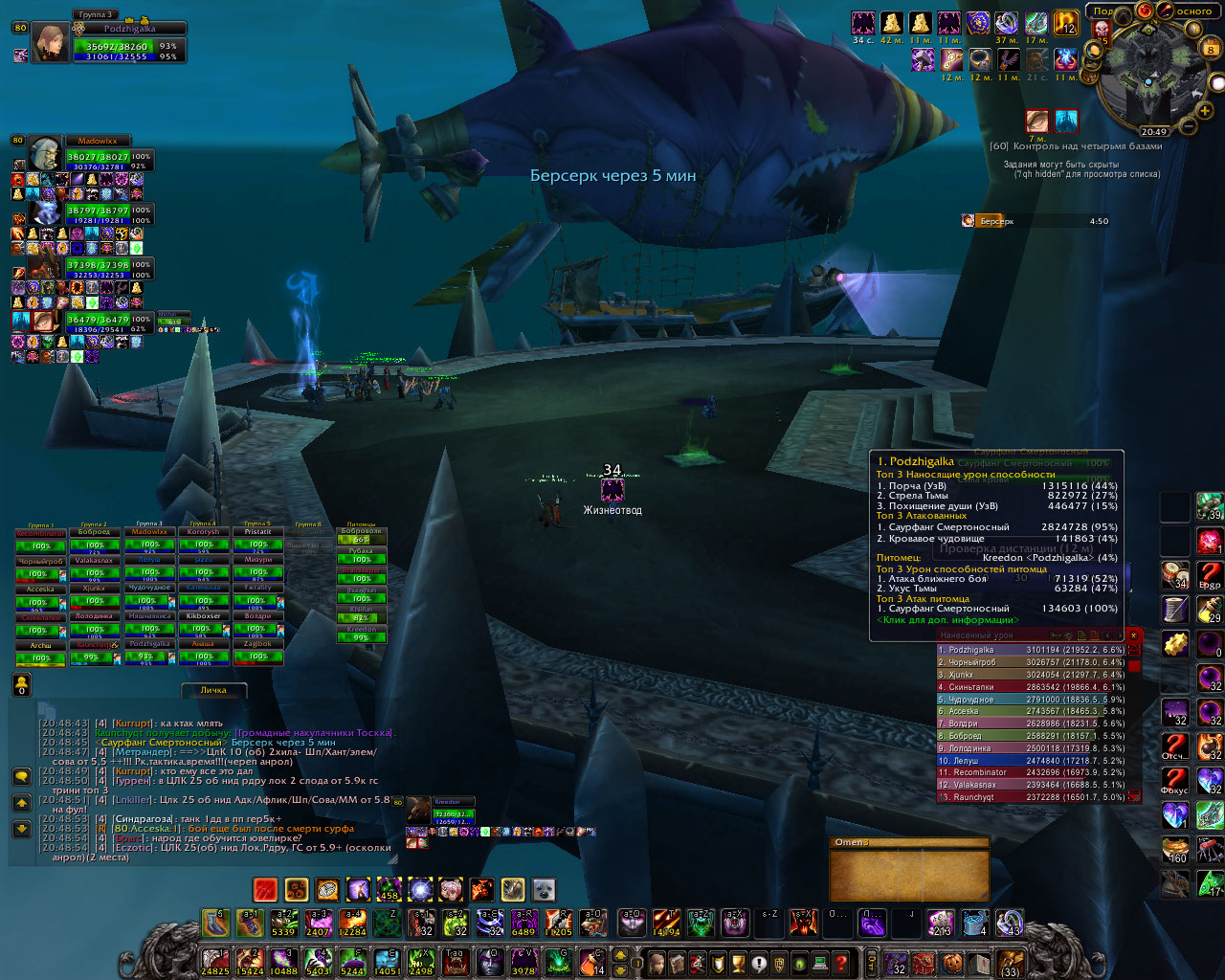Close the damage meter window
This screenshot has height=980, width=1225.
(x=1134, y=635)
